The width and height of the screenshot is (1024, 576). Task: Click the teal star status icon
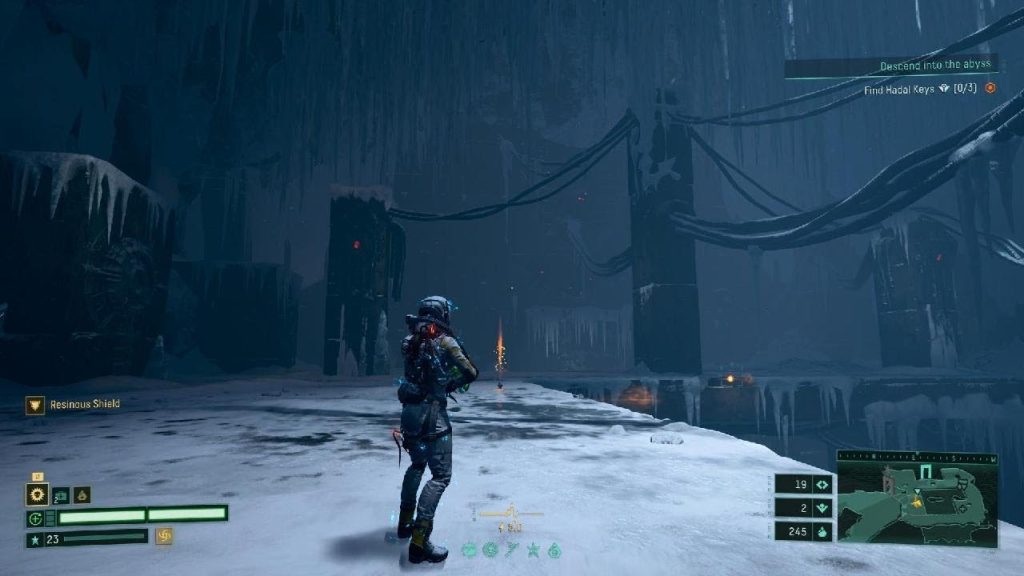pyautogui.click(x=533, y=550)
